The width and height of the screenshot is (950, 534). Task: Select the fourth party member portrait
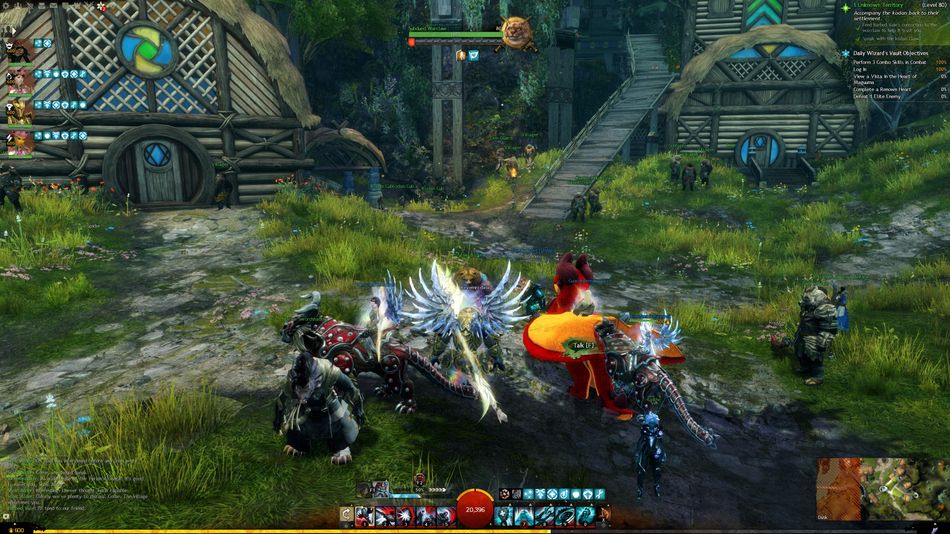click(20, 143)
